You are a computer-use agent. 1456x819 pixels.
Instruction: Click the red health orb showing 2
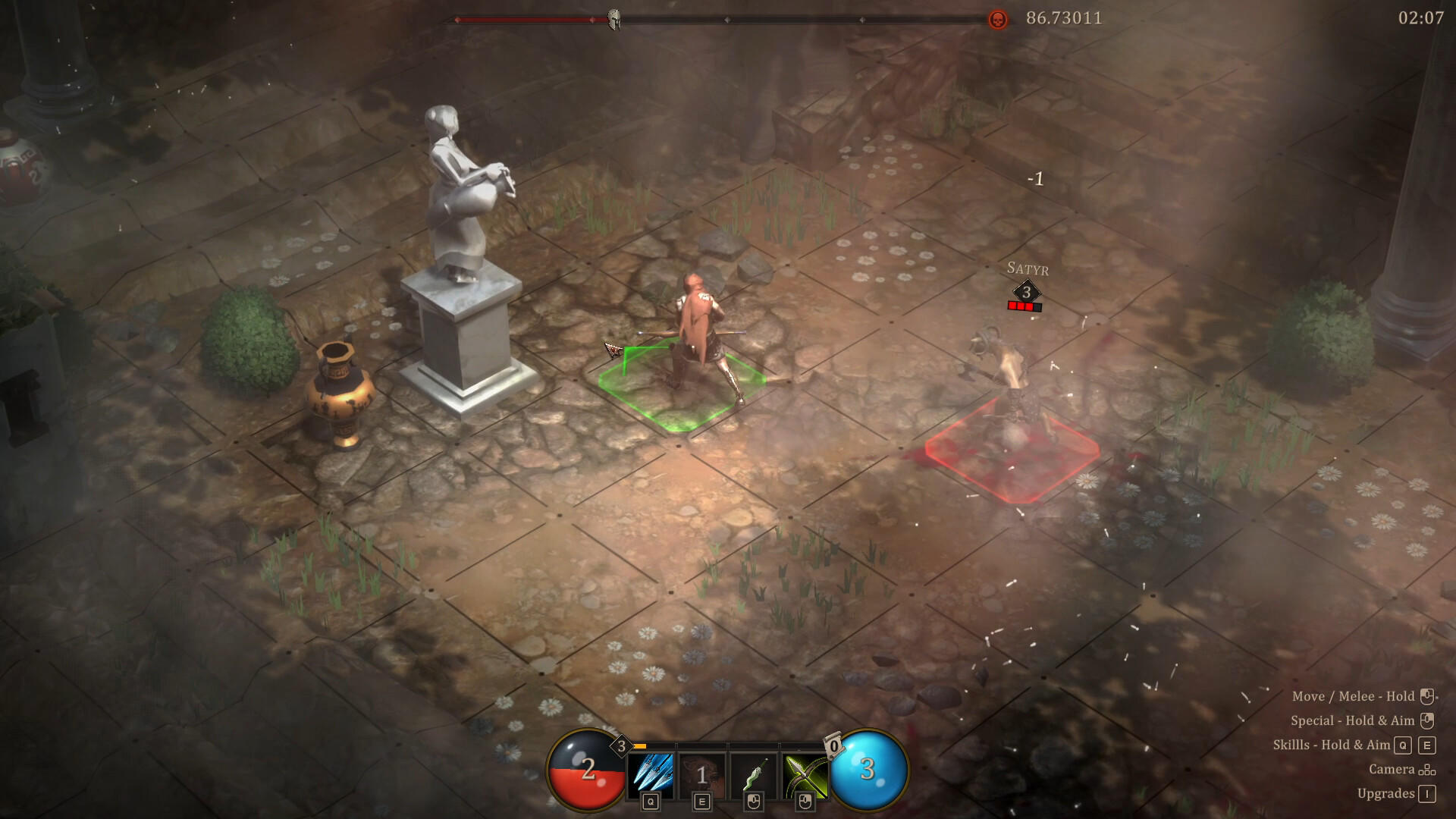(x=588, y=772)
